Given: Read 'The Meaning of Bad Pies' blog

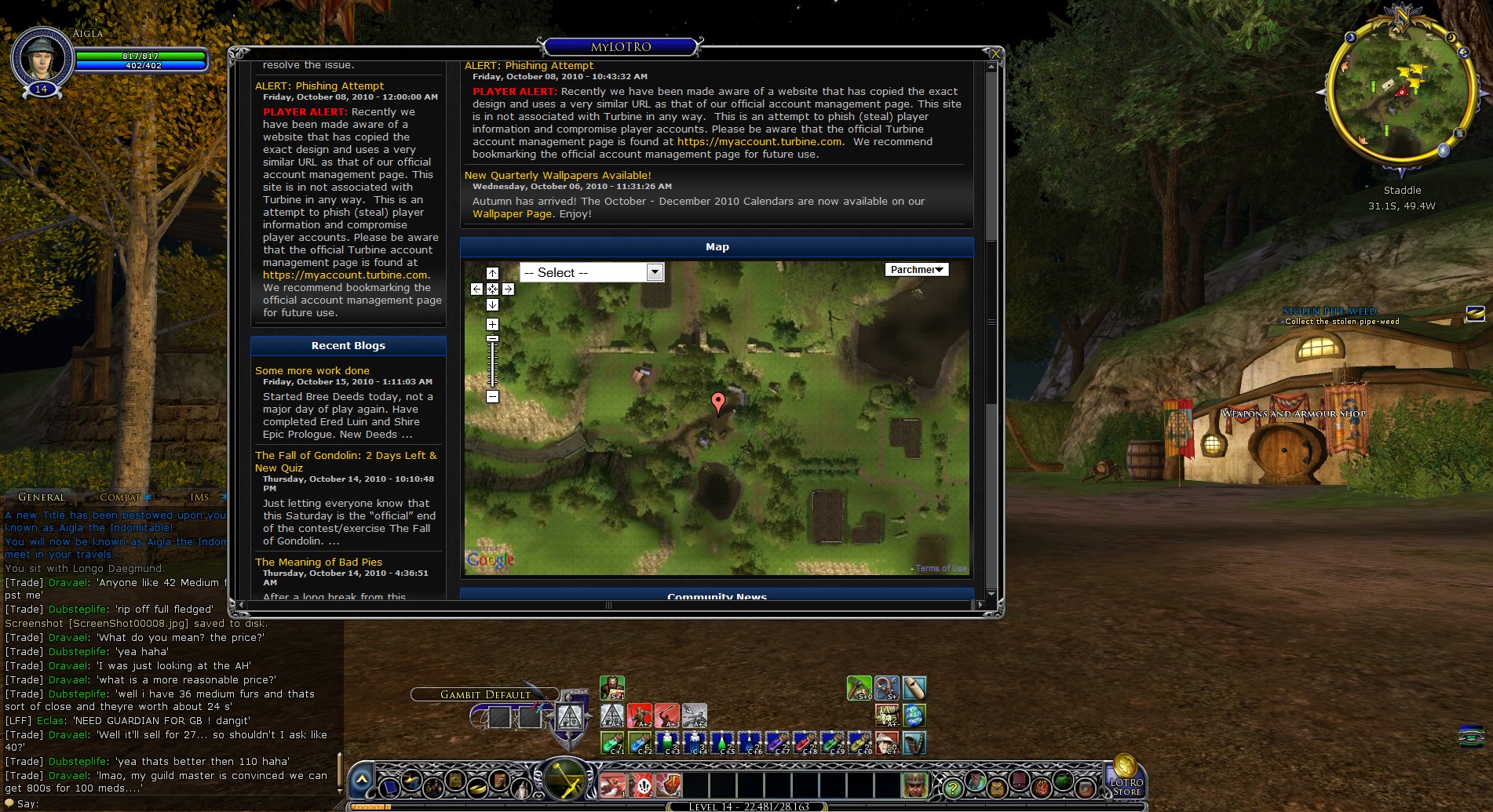Looking at the screenshot, I should tap(318, 562).
